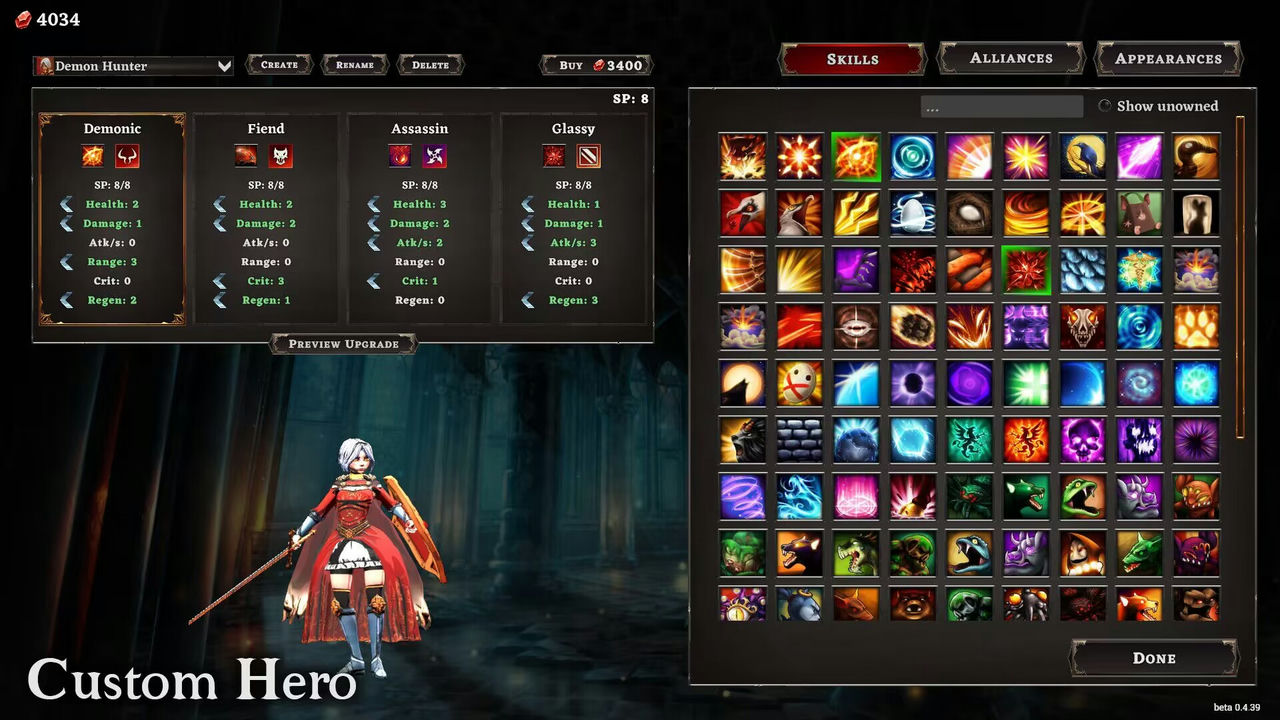Screen dimensions: 1280x720
Task: Select the pink skull skill icon
Action: pos(1083,440)
